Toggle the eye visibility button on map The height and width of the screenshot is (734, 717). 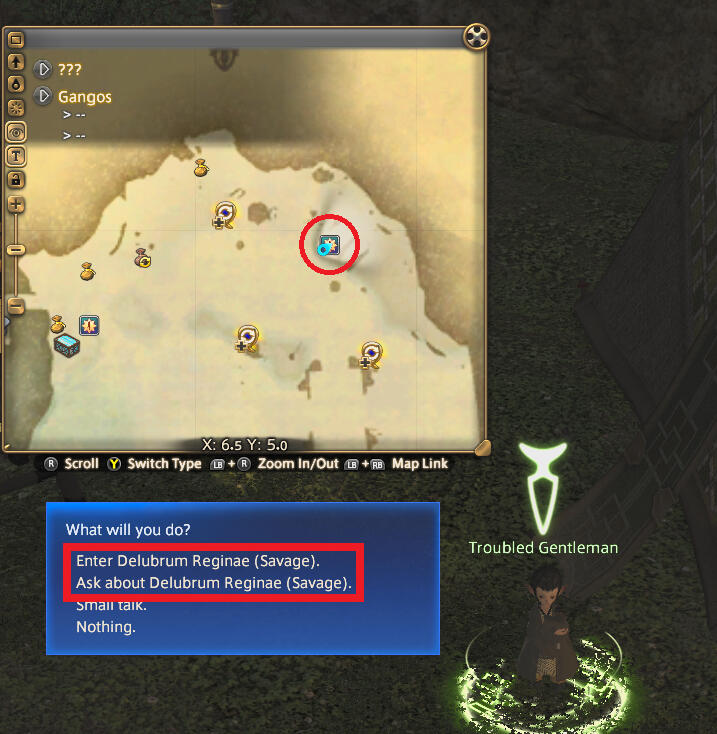tap(16, 132)
